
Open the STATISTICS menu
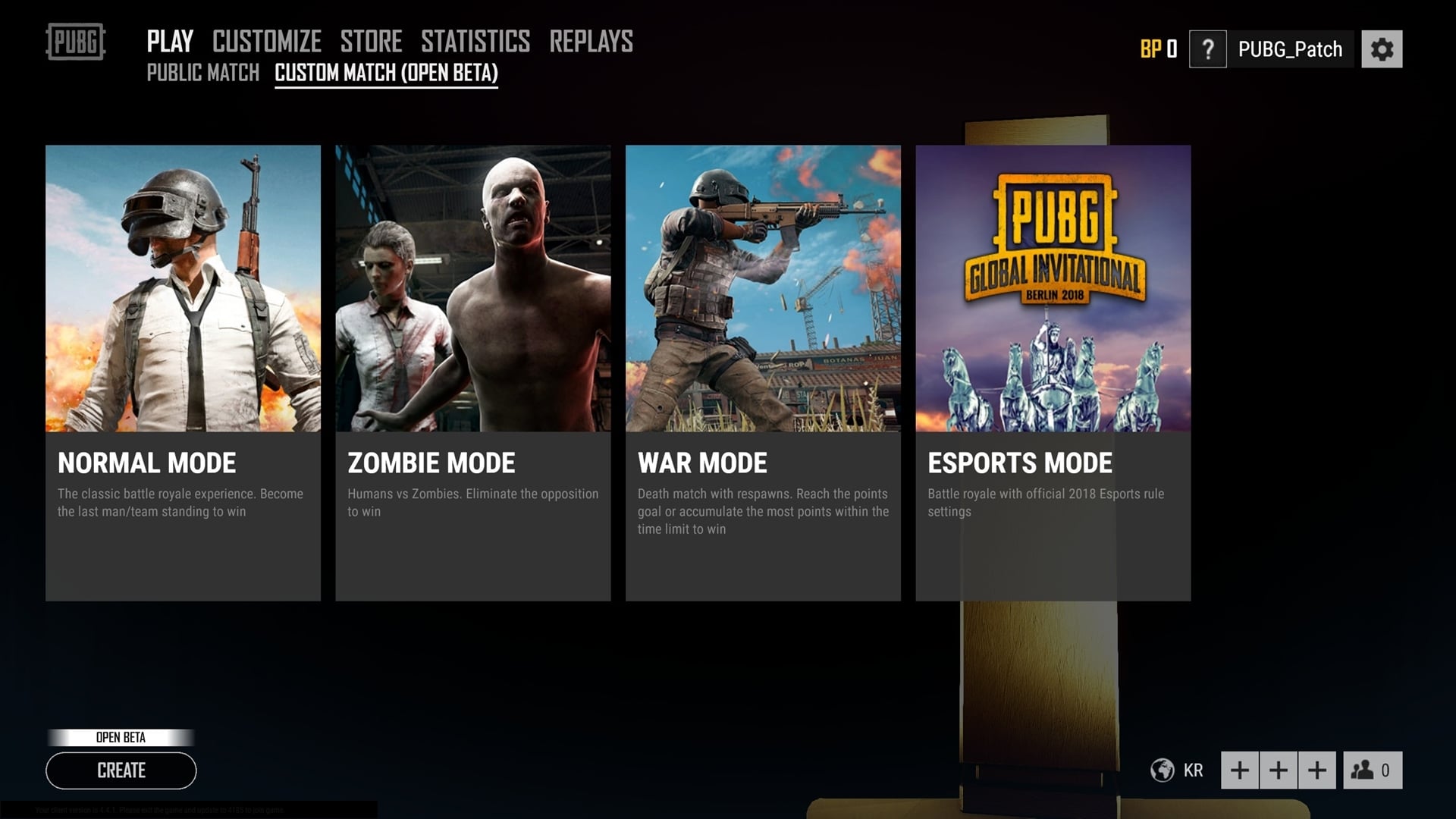pos(475,41)
